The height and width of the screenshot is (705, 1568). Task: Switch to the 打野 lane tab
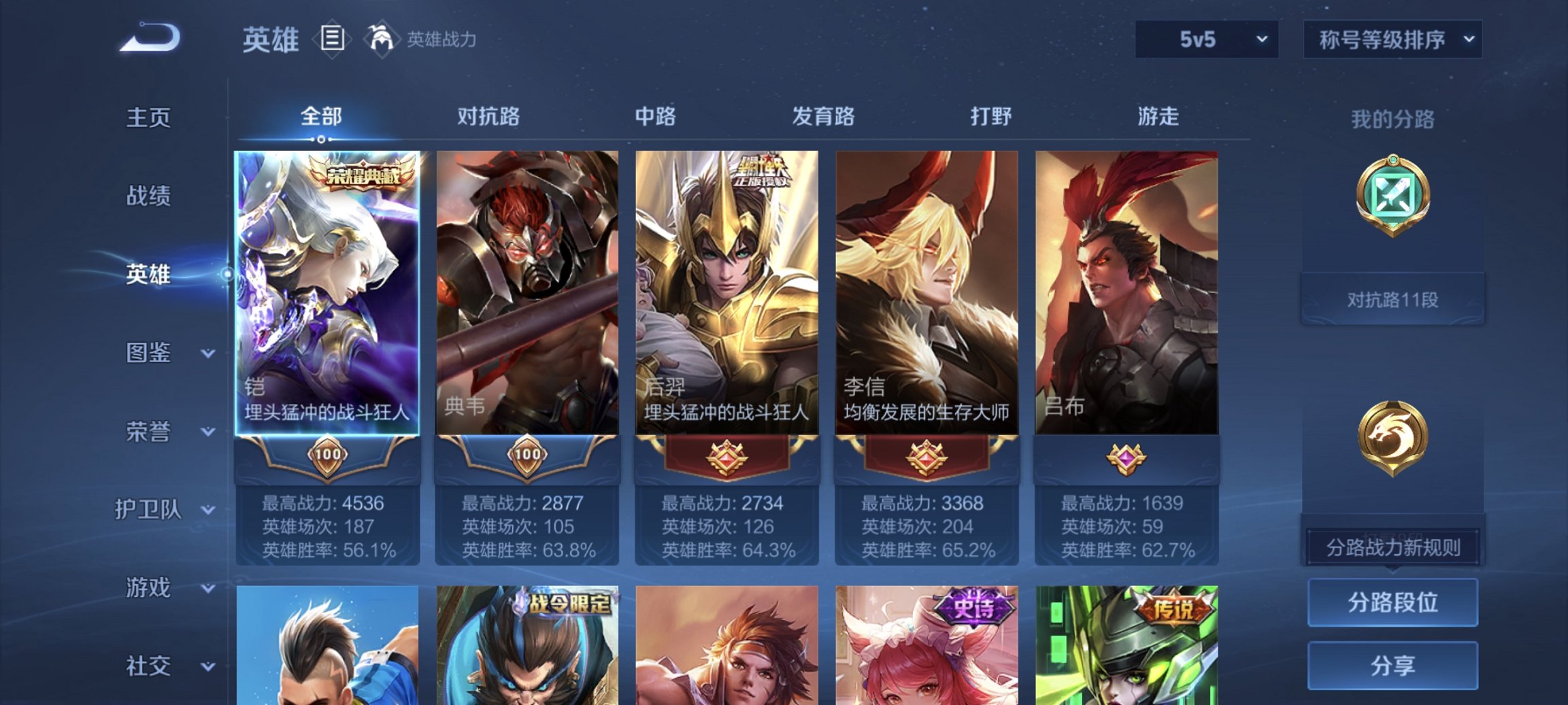pyautogui.click(x=990, y=117)
